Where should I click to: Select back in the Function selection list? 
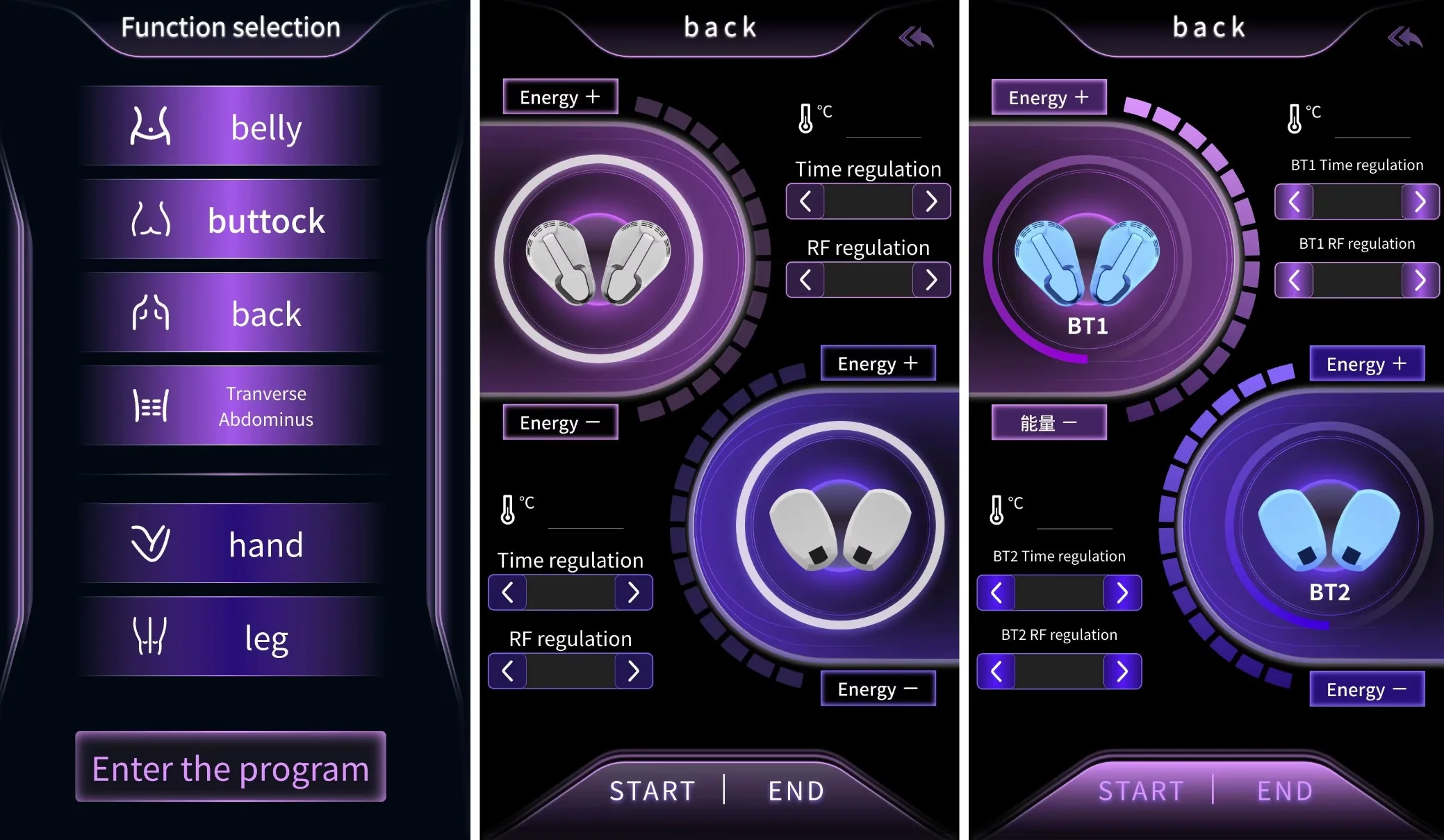click(x=231, y=314)
